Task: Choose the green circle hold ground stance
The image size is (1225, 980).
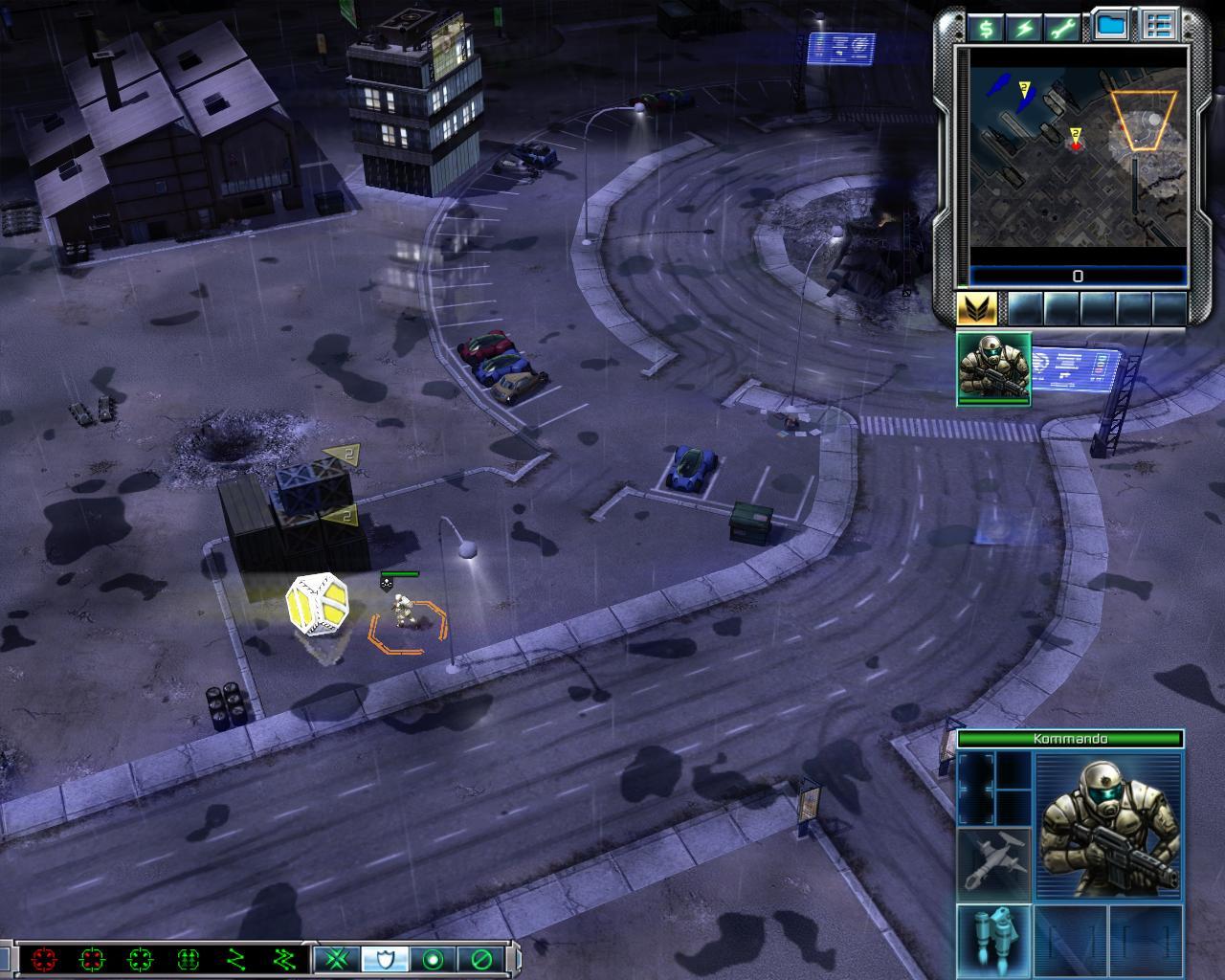Action: tap(433, 958)
